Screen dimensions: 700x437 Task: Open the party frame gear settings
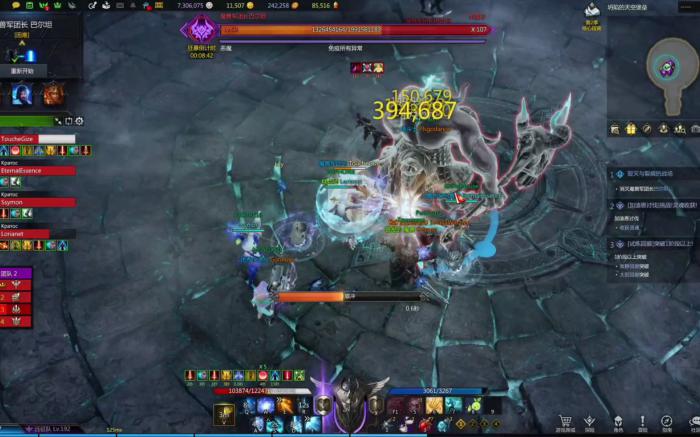pos(79,121)
